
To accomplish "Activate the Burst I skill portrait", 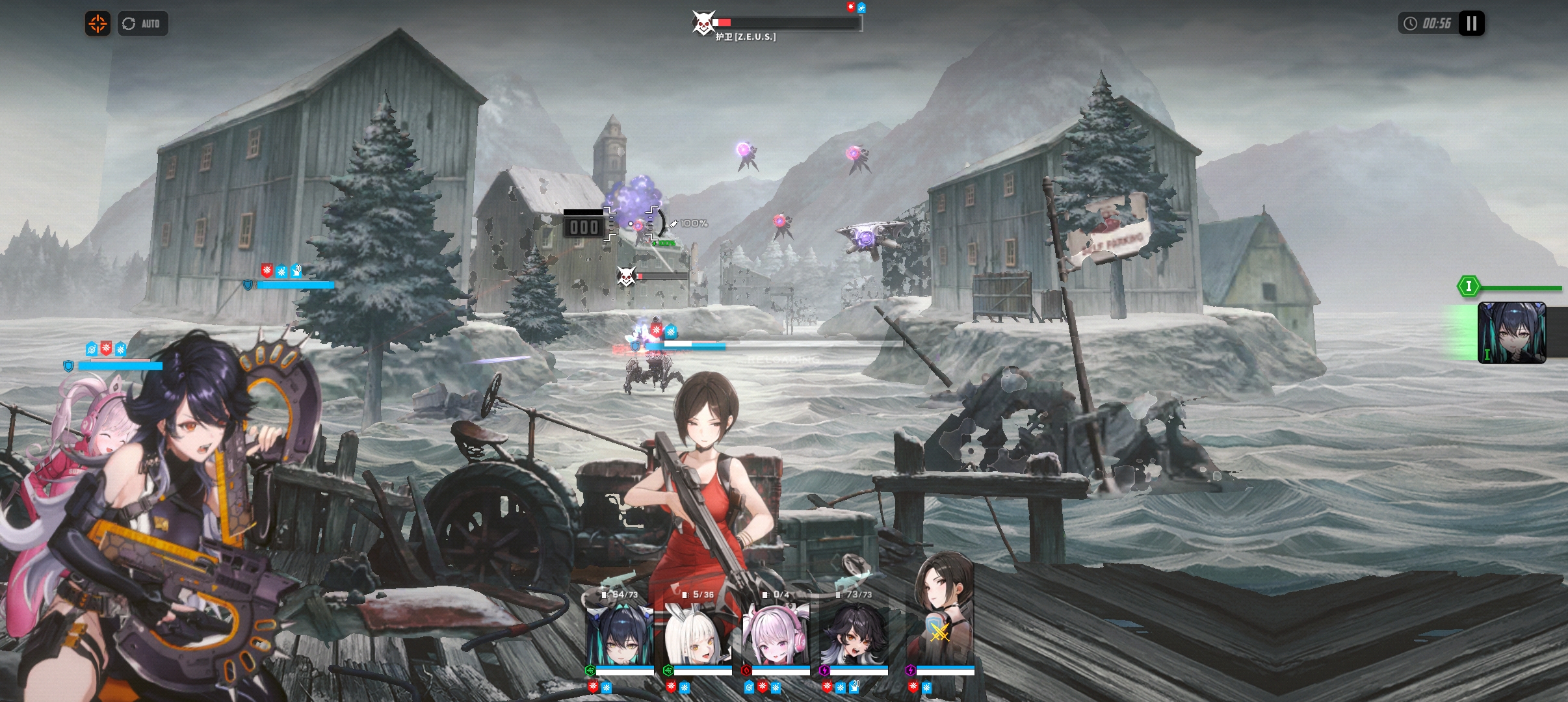I will click(x=1511, y=332).
